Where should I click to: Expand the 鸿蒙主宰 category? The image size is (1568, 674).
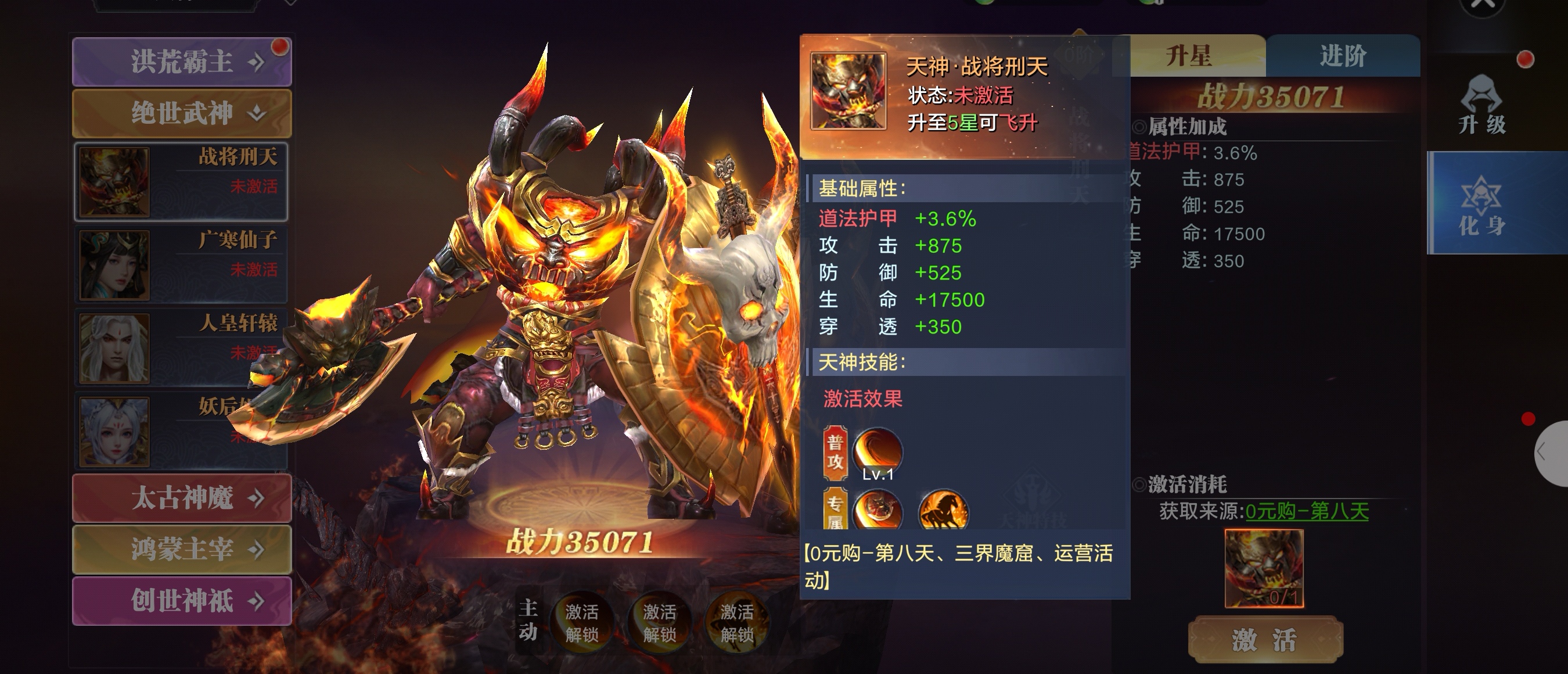point(181,549)
